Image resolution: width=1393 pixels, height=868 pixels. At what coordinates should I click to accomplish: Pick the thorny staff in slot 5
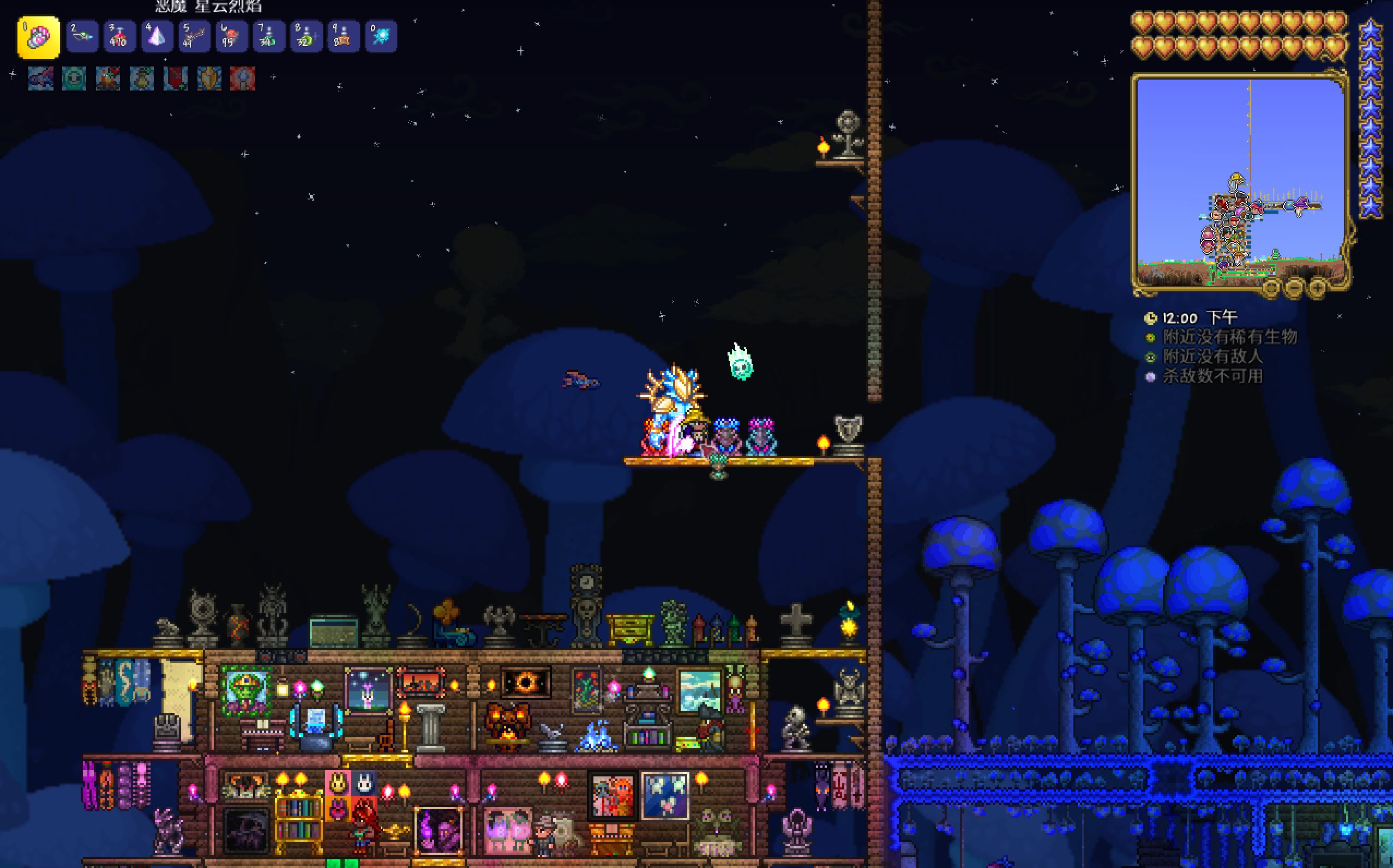tap(194, 37)
